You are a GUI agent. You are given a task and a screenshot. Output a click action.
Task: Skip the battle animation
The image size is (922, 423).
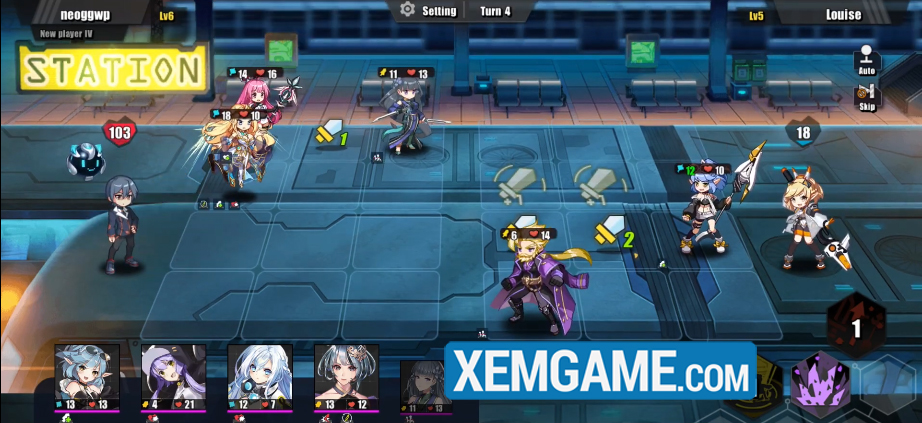pos(867,99)
